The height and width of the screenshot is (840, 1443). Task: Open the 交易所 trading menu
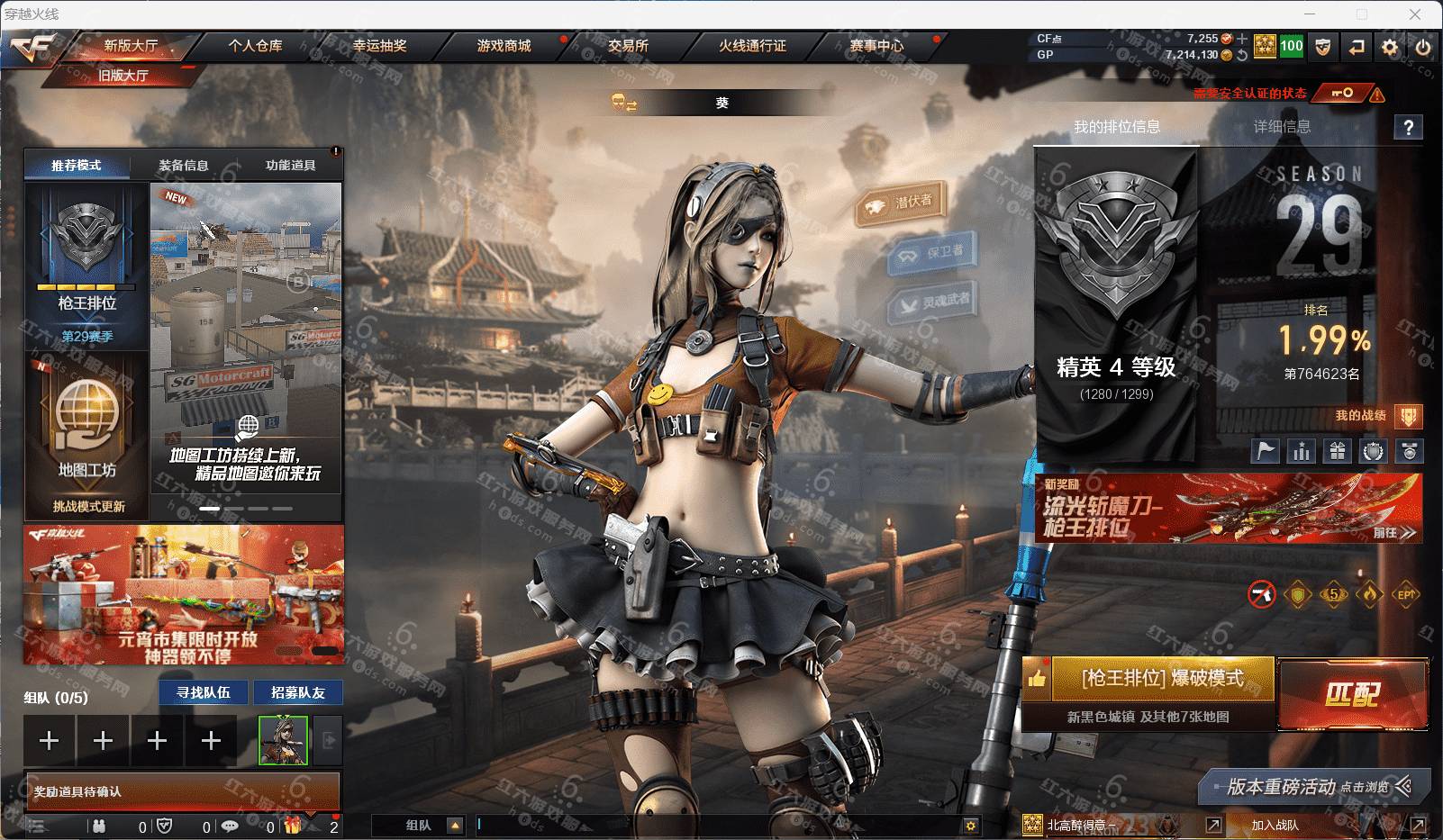click(x=628, y=45)
